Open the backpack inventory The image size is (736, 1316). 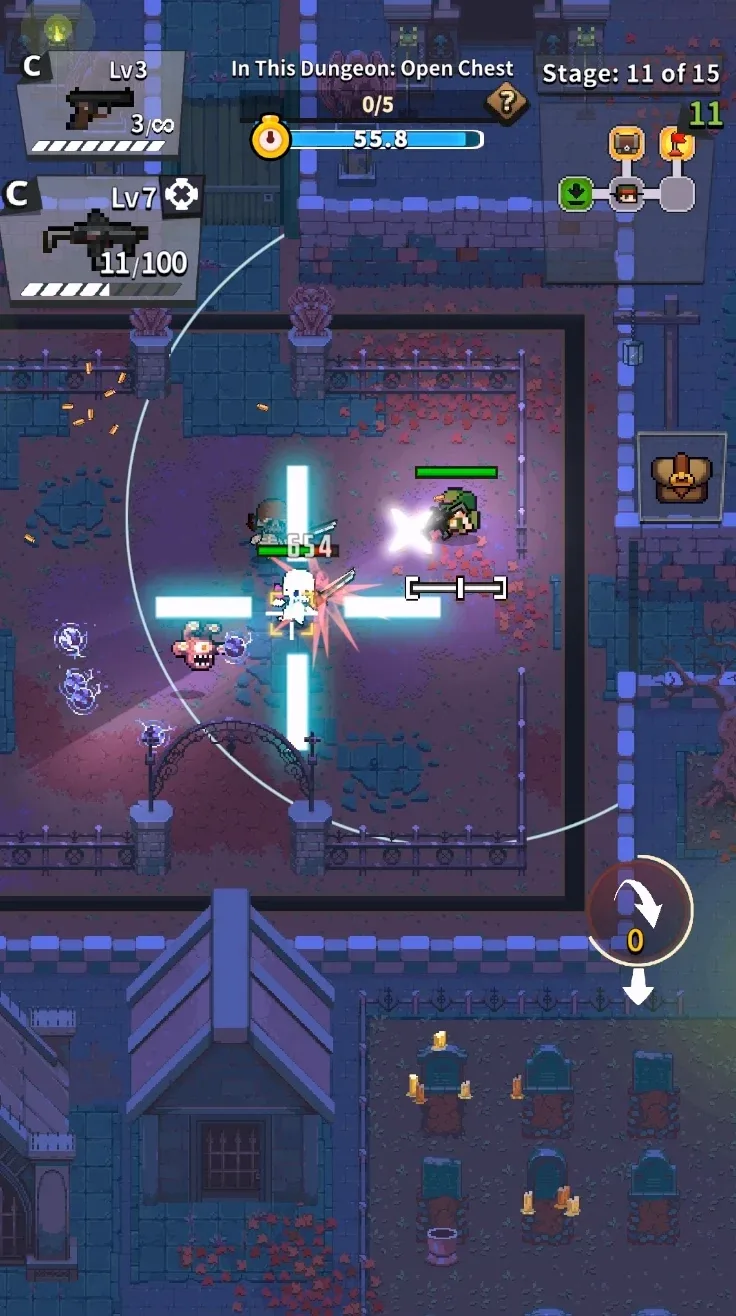pyautogui.click(x=682, y=476)
